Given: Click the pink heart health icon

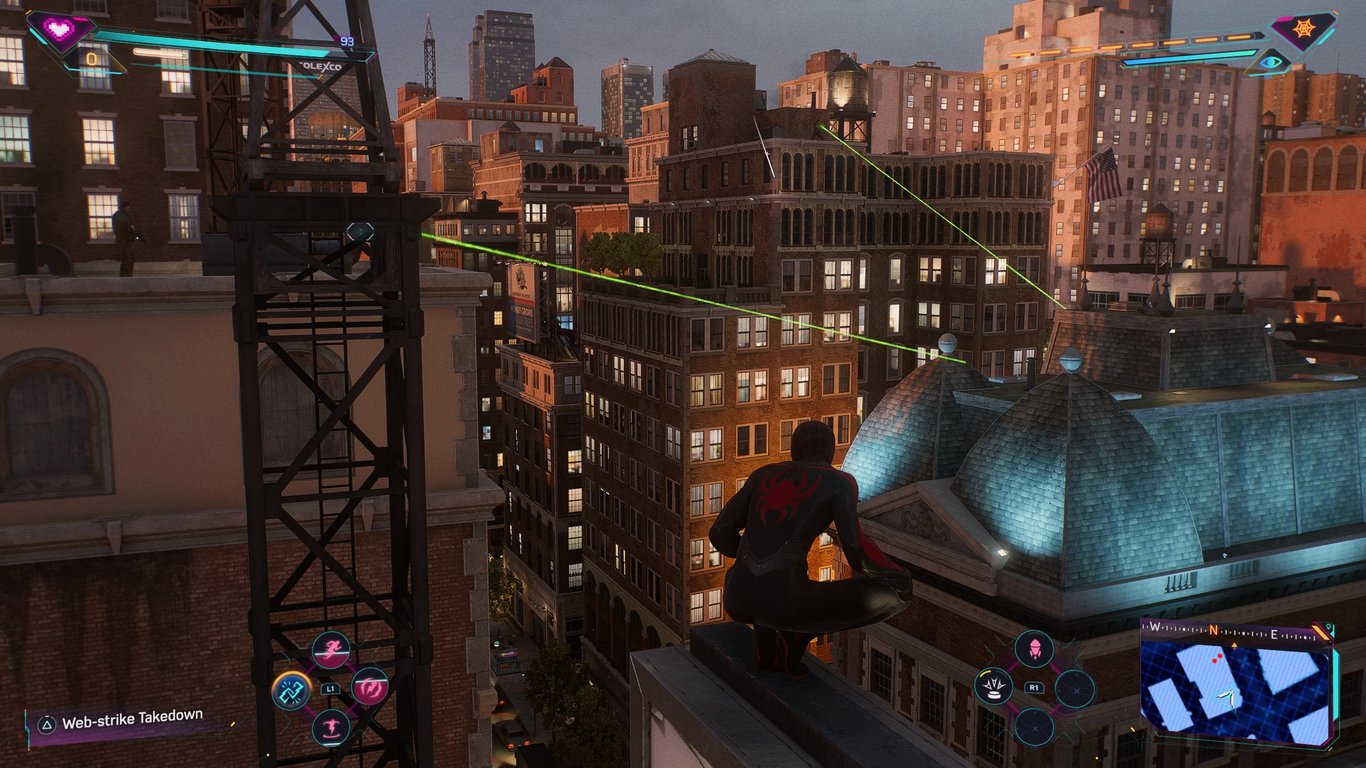Looking at the screenshot, I should click(x=59, y=29).
